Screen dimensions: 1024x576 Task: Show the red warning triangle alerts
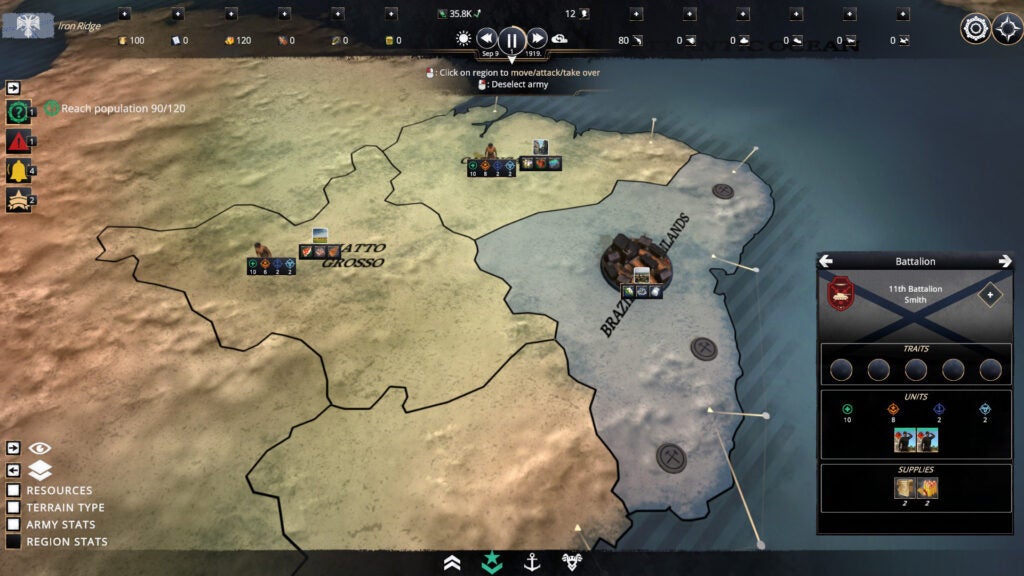point(17,140)
